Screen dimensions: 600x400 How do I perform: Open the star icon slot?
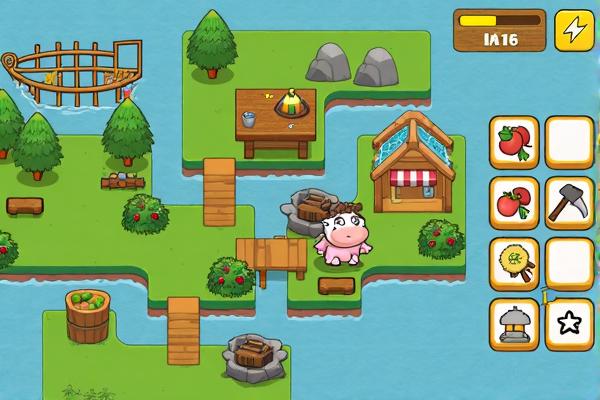(570, 324)
